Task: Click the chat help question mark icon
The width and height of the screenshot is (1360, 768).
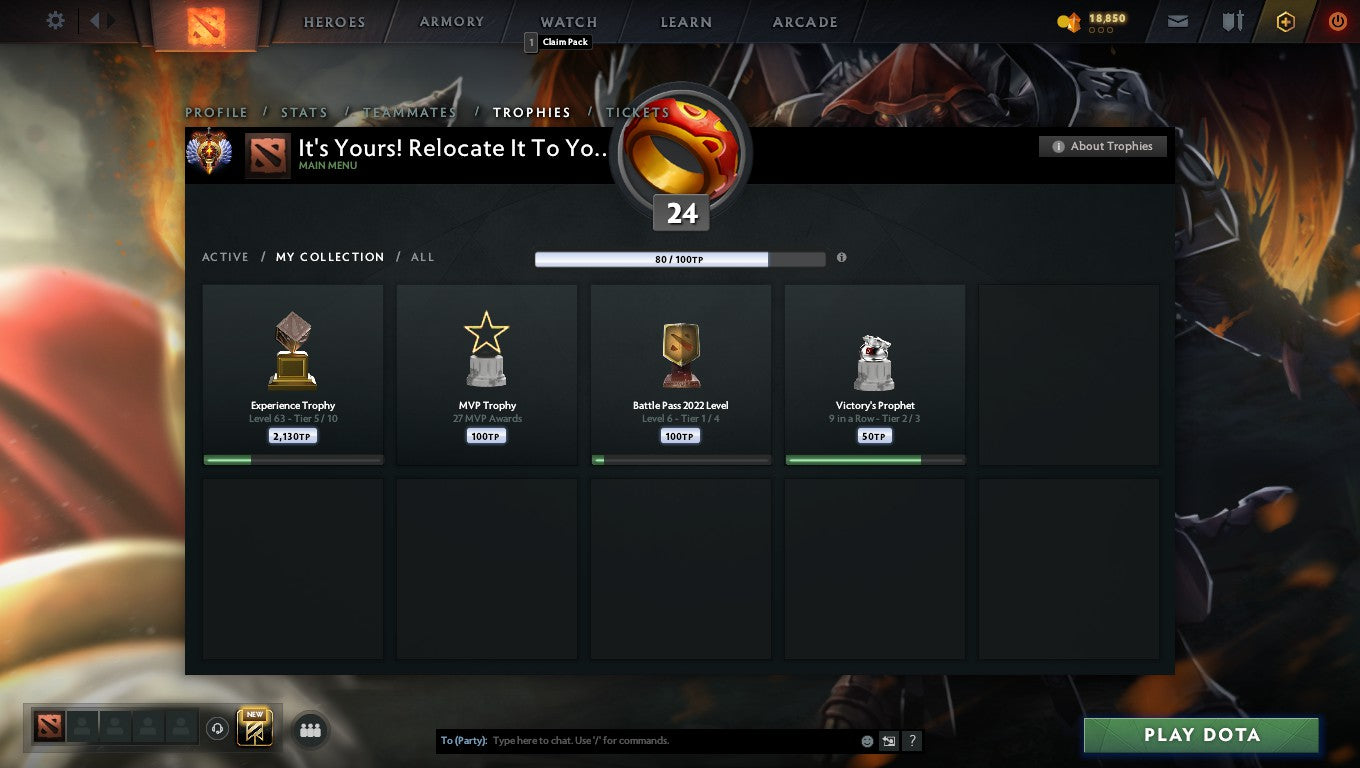Action: (x=911, y=741)
